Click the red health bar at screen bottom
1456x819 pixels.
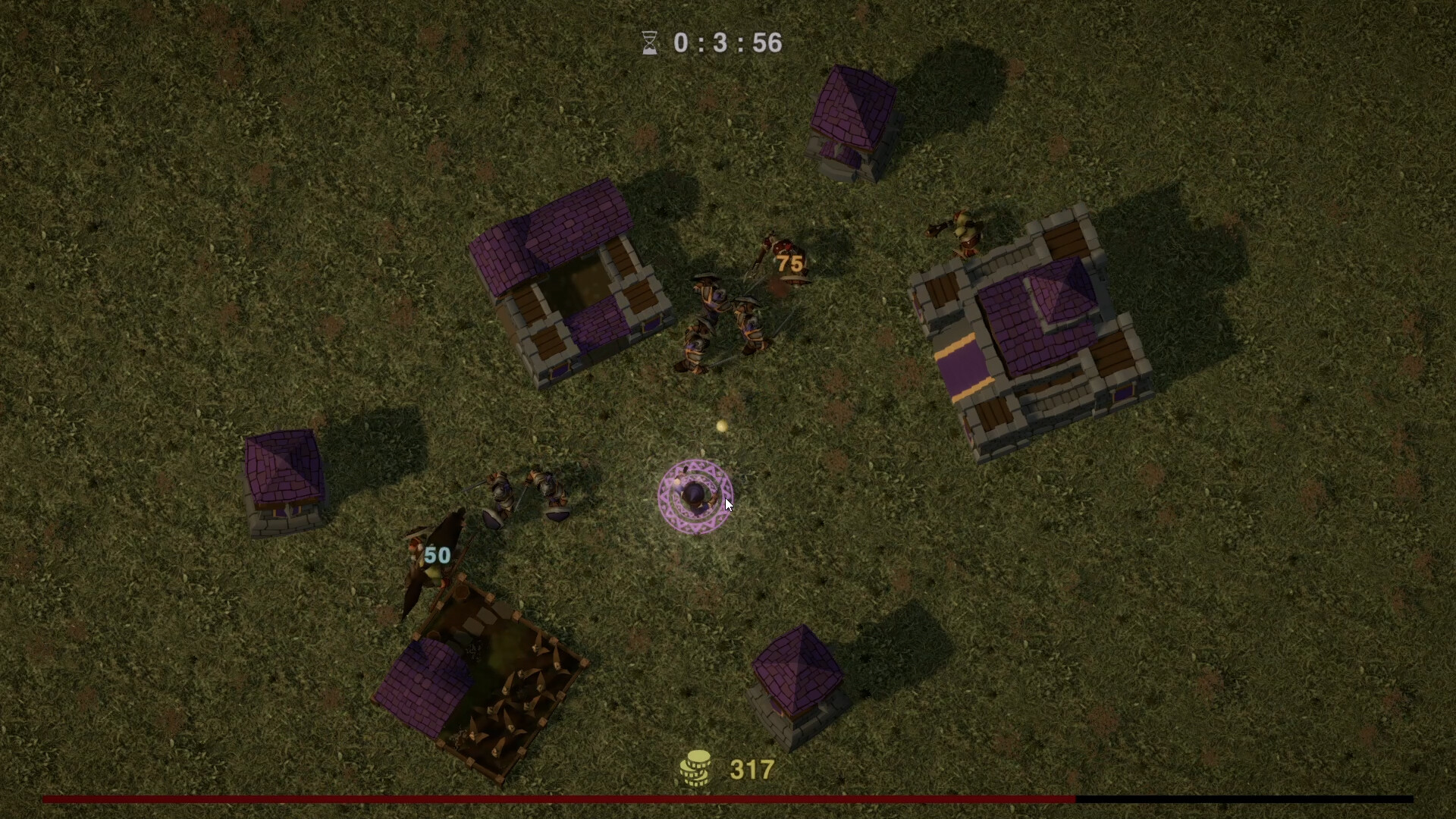tap(531, 799)
